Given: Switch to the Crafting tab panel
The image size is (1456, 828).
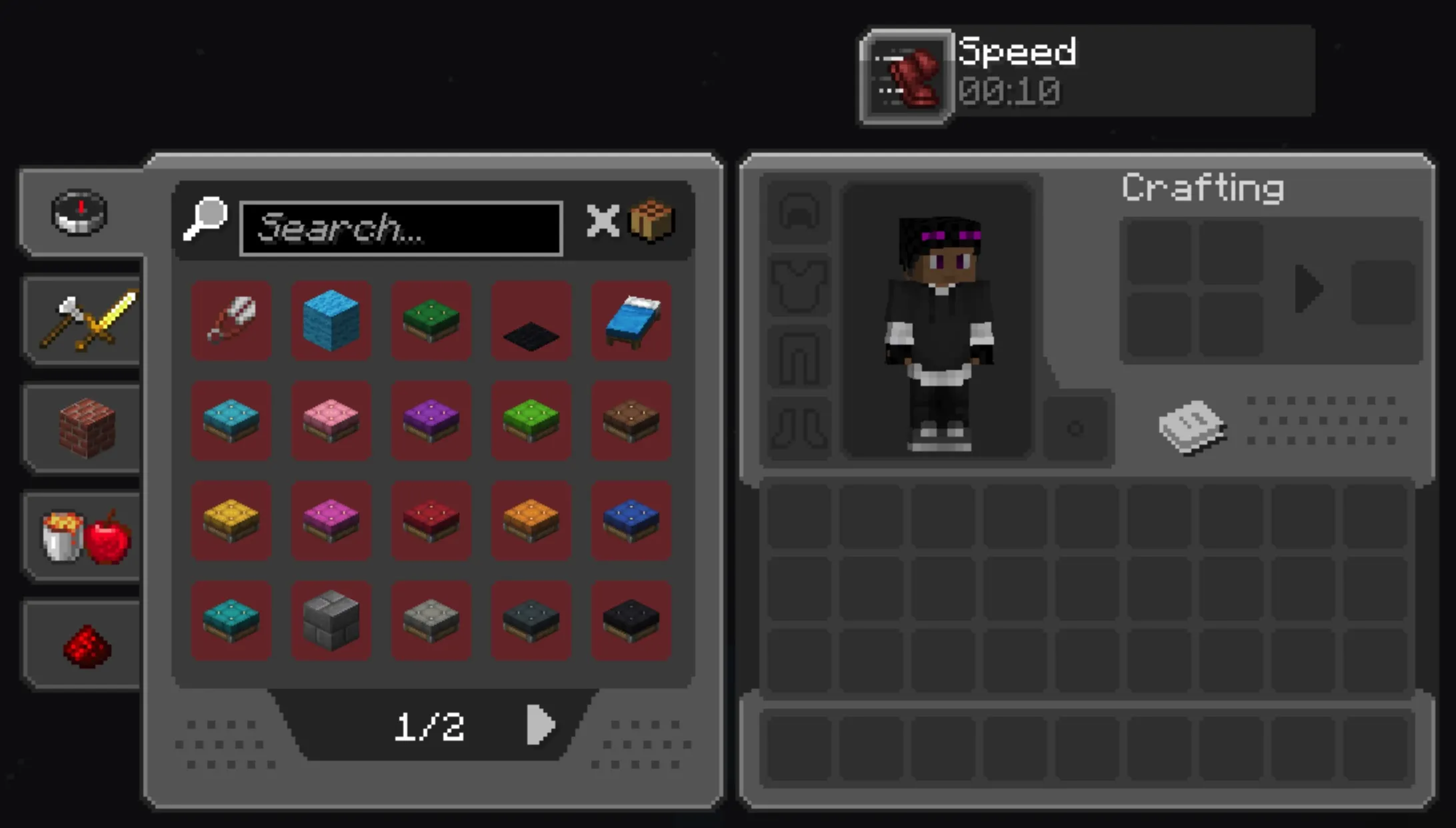Looking at the screenshot, I should click(1202, 187).
